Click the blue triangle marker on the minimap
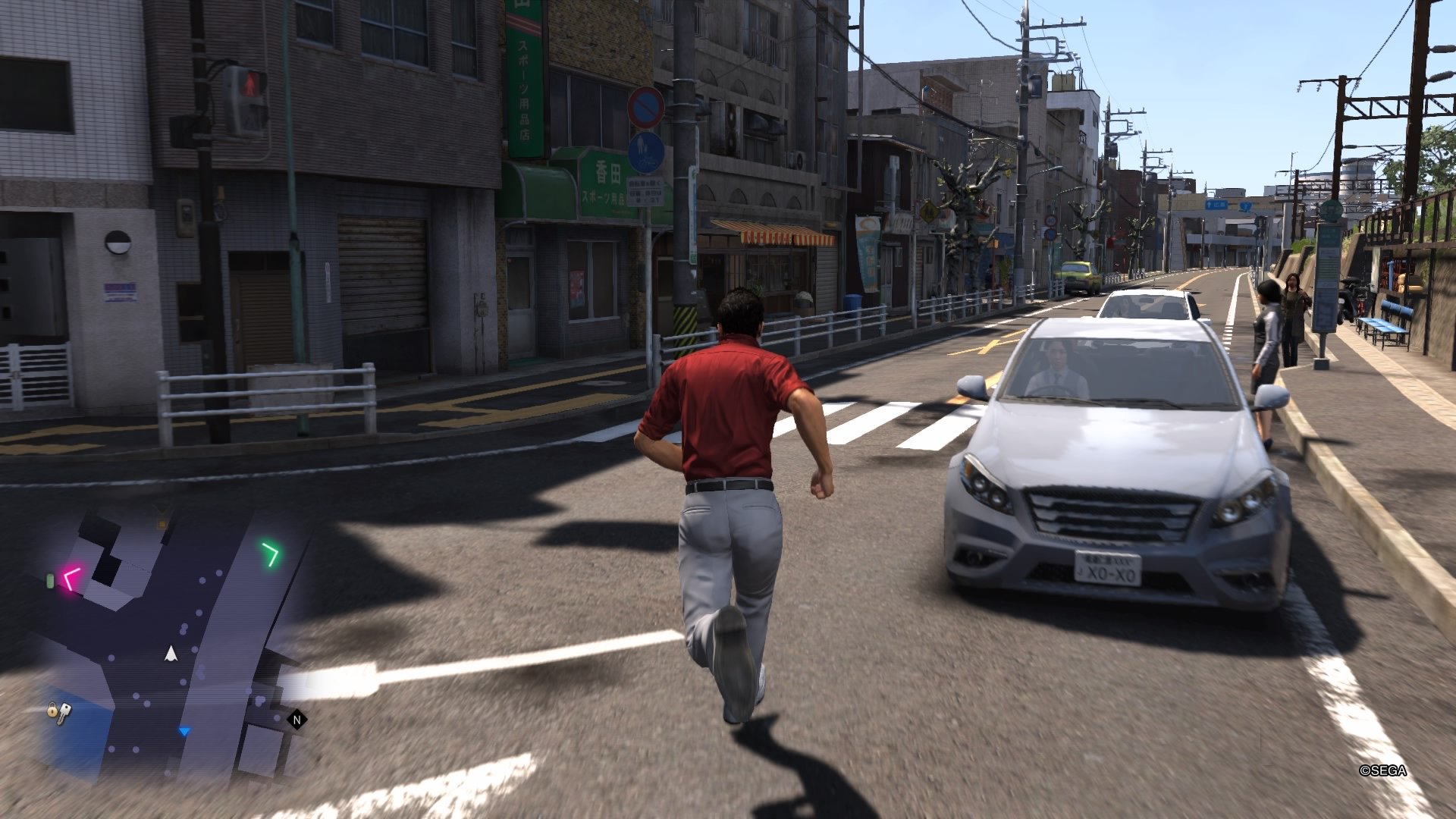Viewport: 1456px width, 819px height. pos(184,732)
